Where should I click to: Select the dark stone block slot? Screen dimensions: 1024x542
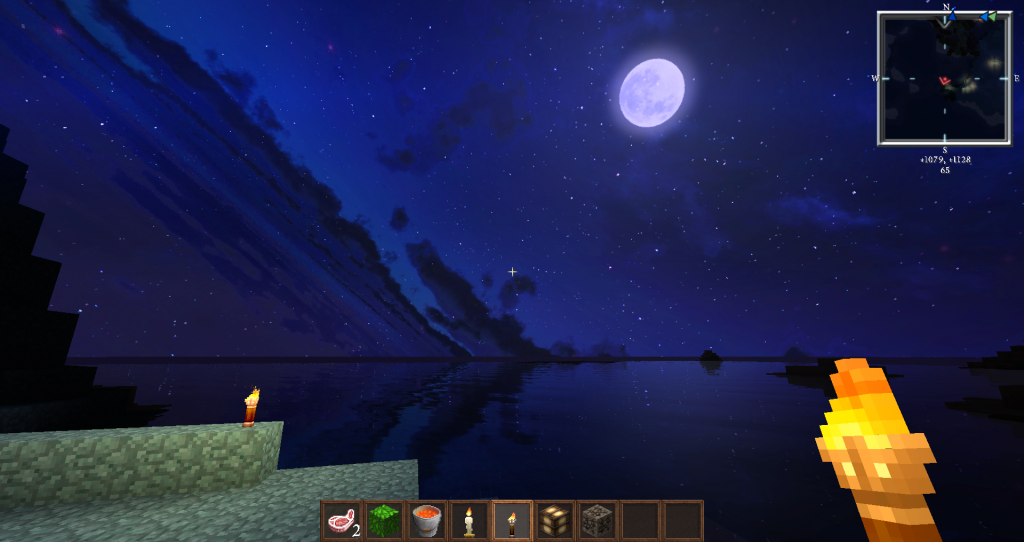click(x=598, y=520)
